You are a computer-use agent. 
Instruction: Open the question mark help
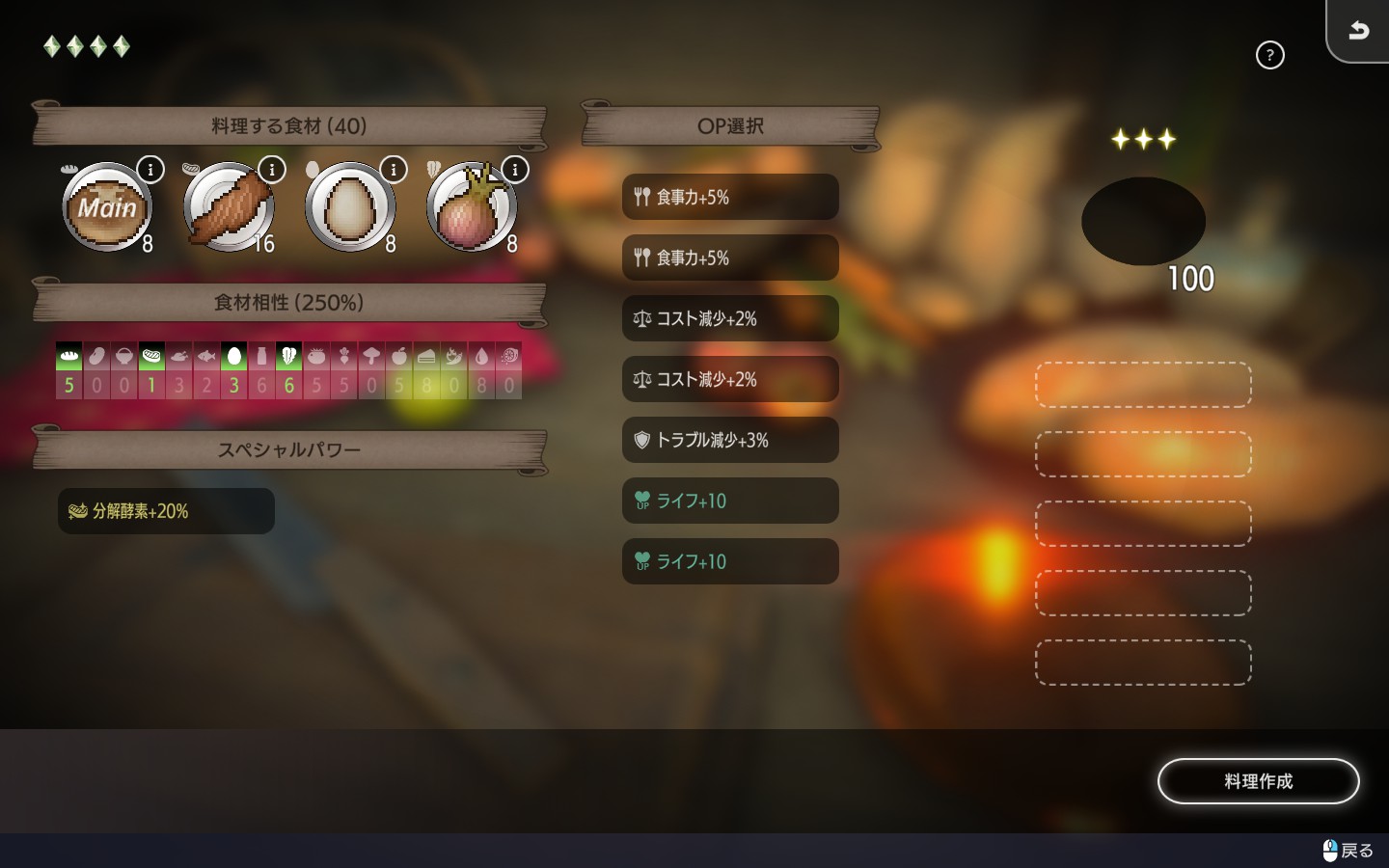1269,55
